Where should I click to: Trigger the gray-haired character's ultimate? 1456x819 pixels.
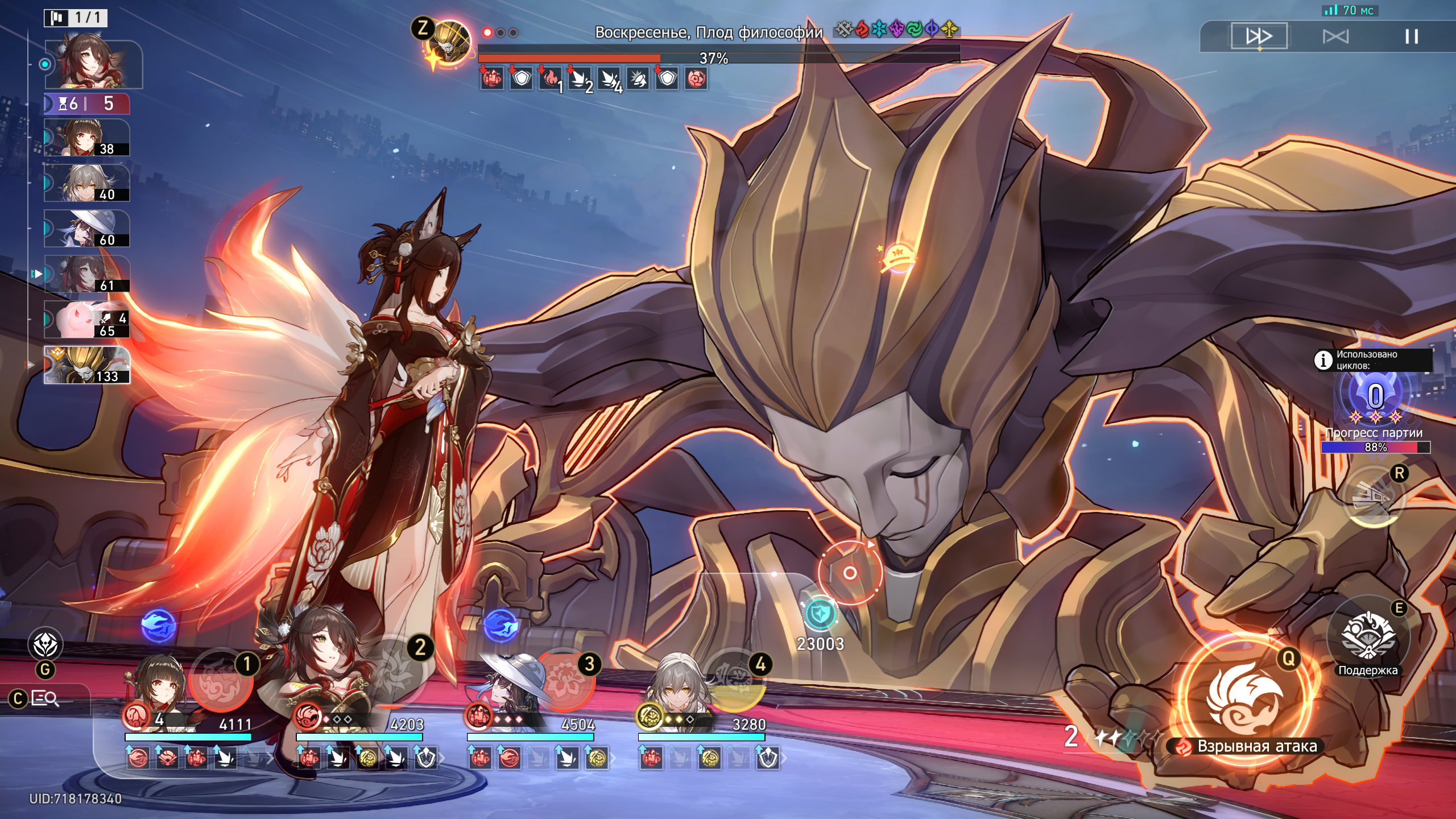(735, 680)
